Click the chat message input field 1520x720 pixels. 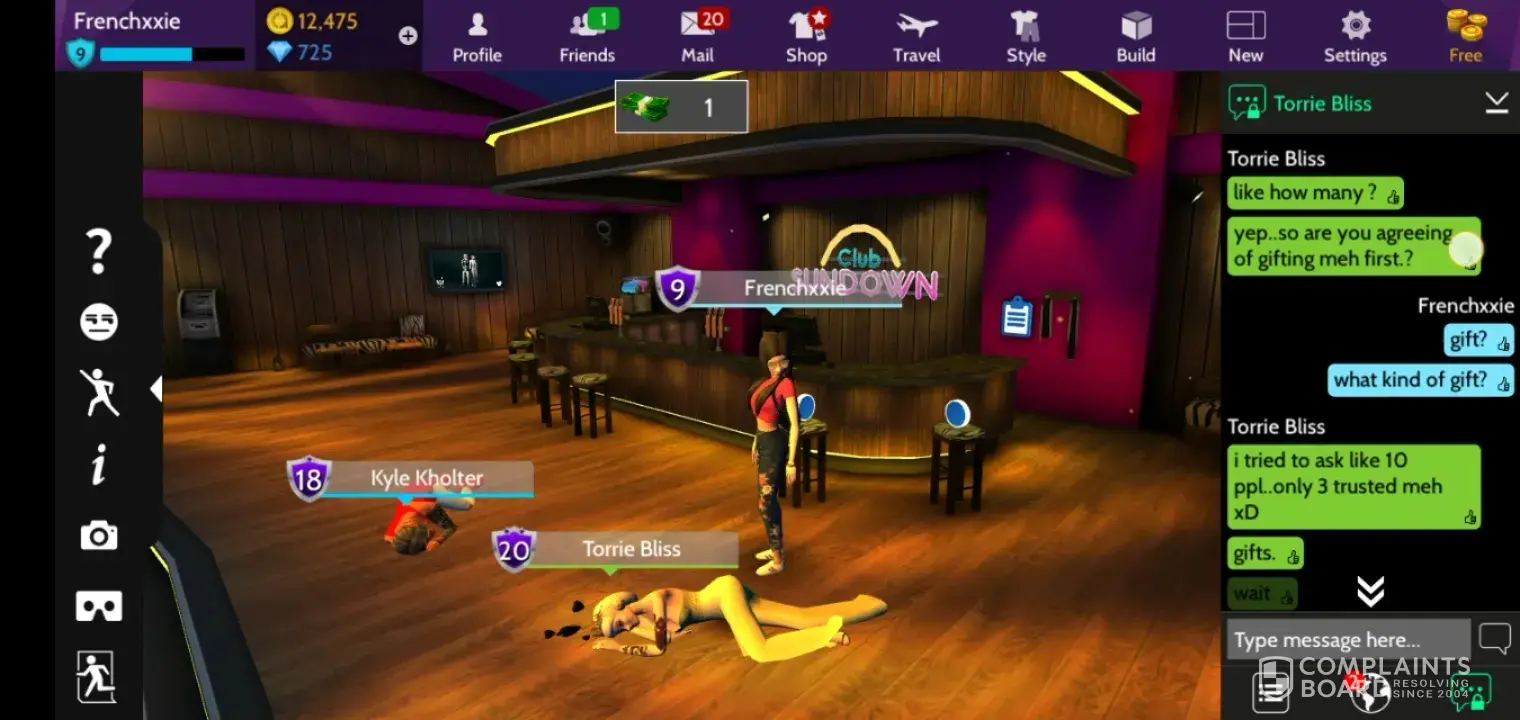1347,640
